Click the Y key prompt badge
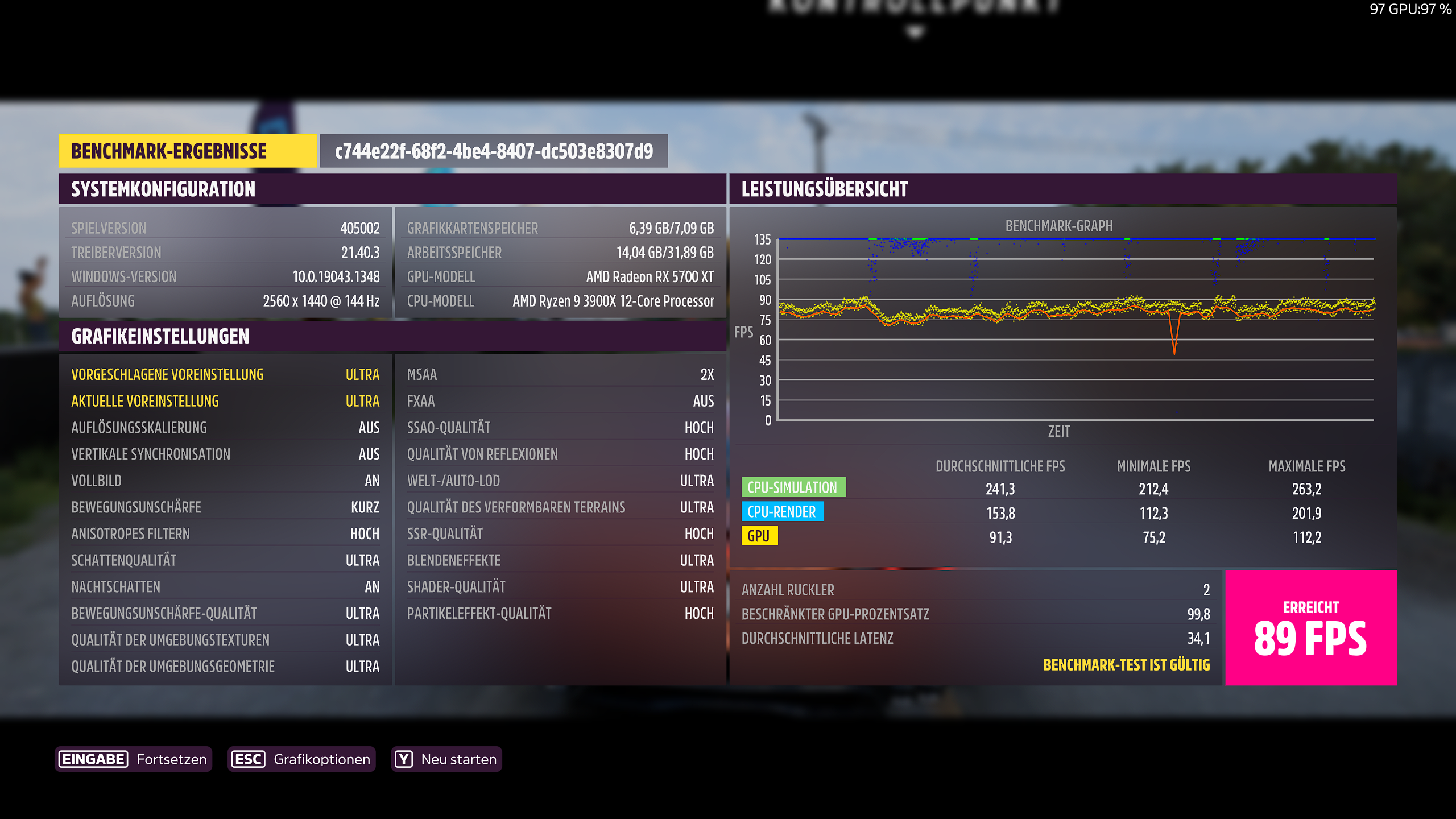The width and height of the screenshot is (1456, 819). click(403, 758)
